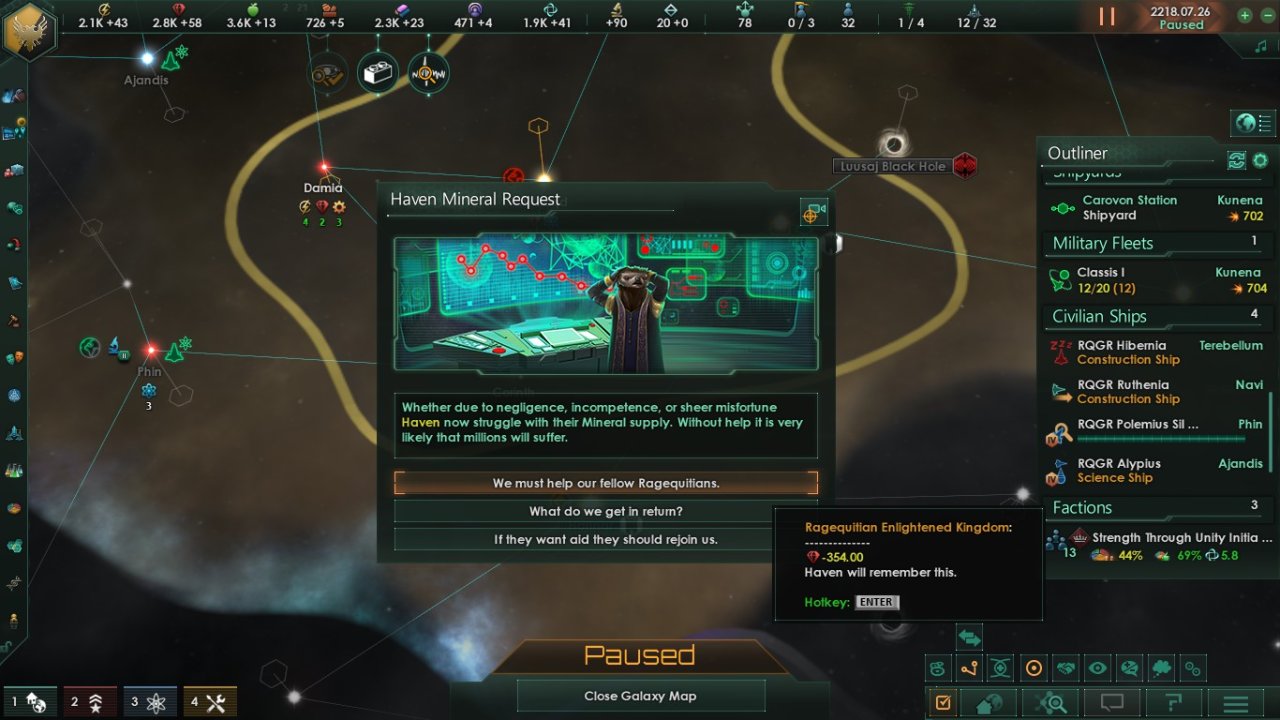Click the Close Galaxy Map button
1280x720 pixels.
639,695
